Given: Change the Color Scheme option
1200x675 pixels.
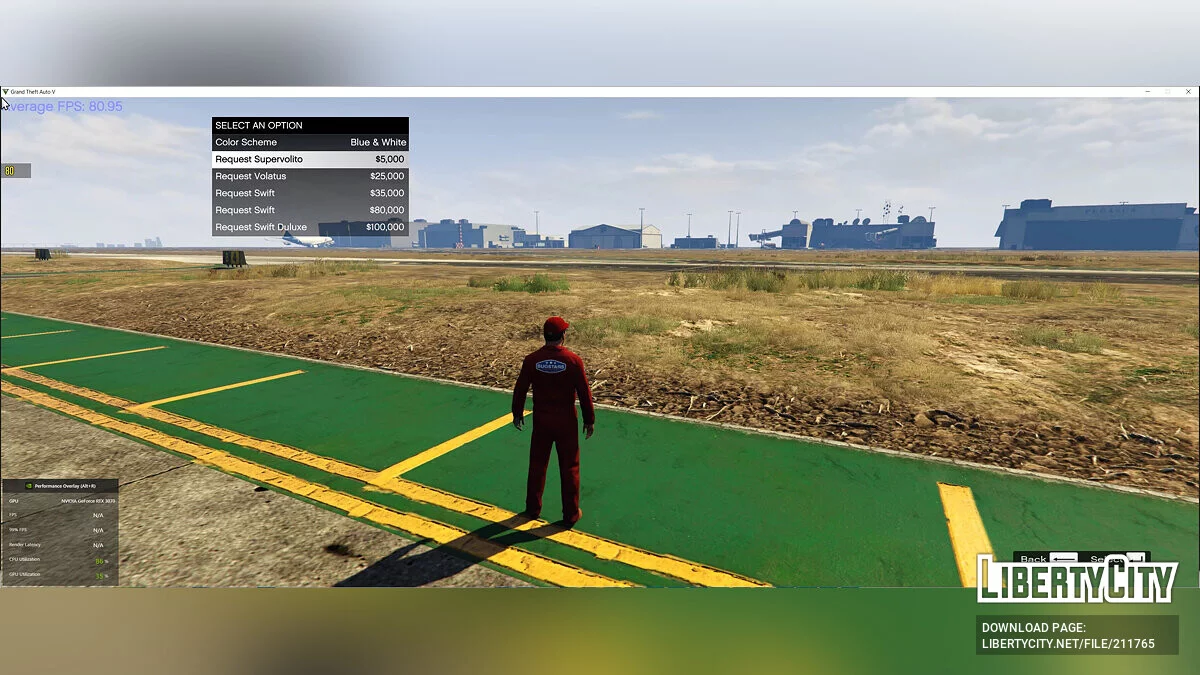Looking at the screenshot, I should pyautogui.click(x=310, y=143).
